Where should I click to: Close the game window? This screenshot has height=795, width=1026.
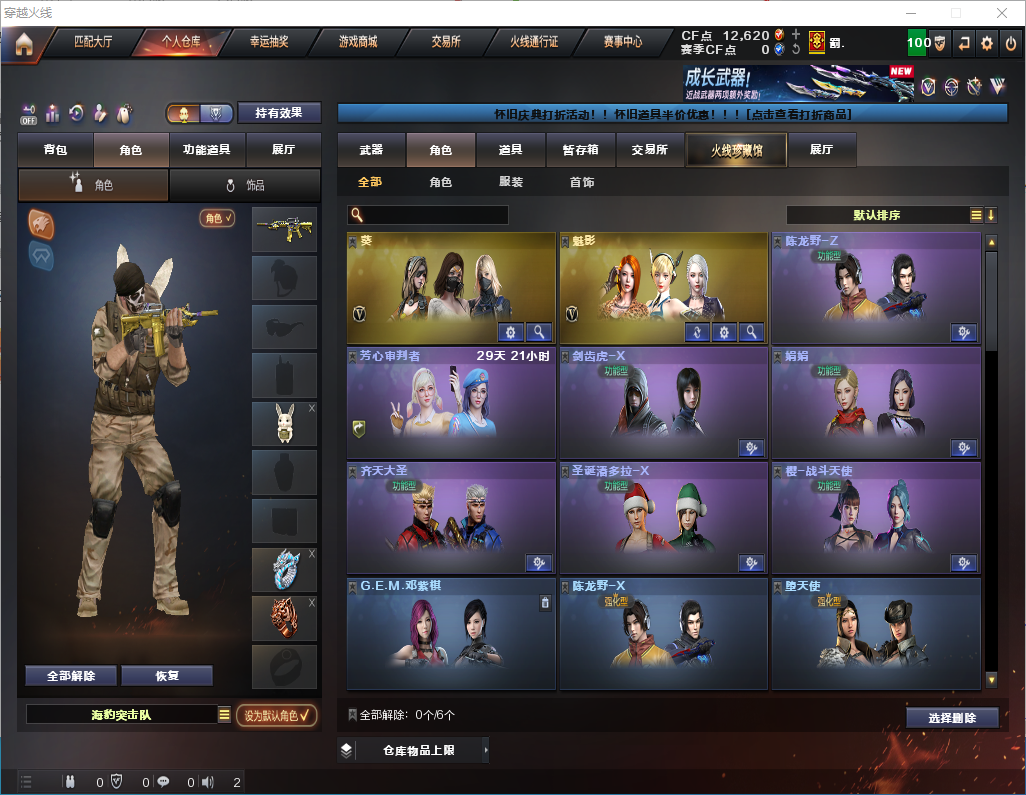click(1002, 13)
